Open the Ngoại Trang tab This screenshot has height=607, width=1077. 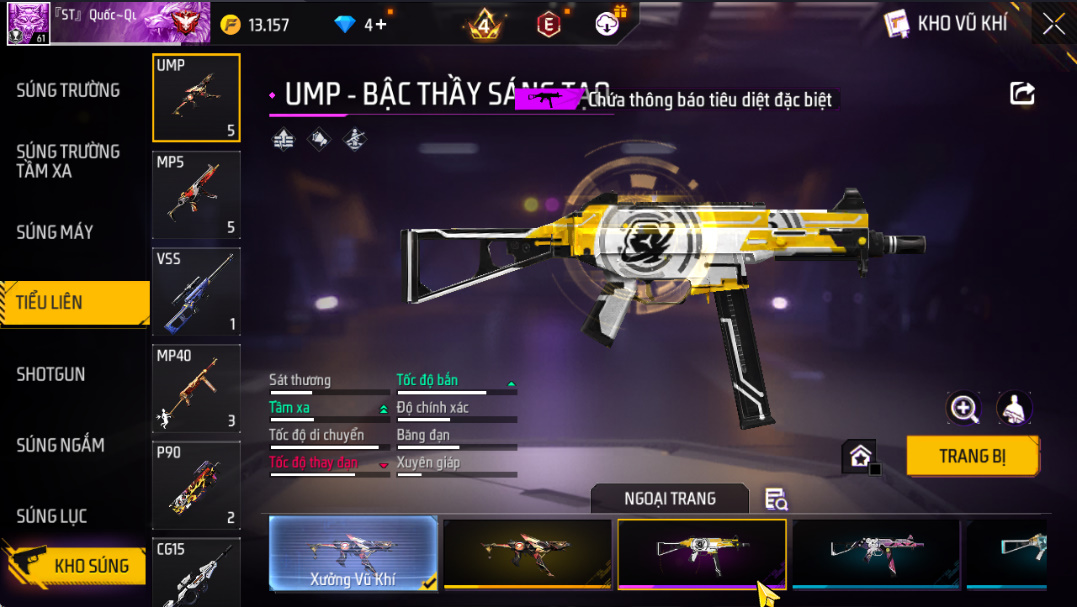669,498
